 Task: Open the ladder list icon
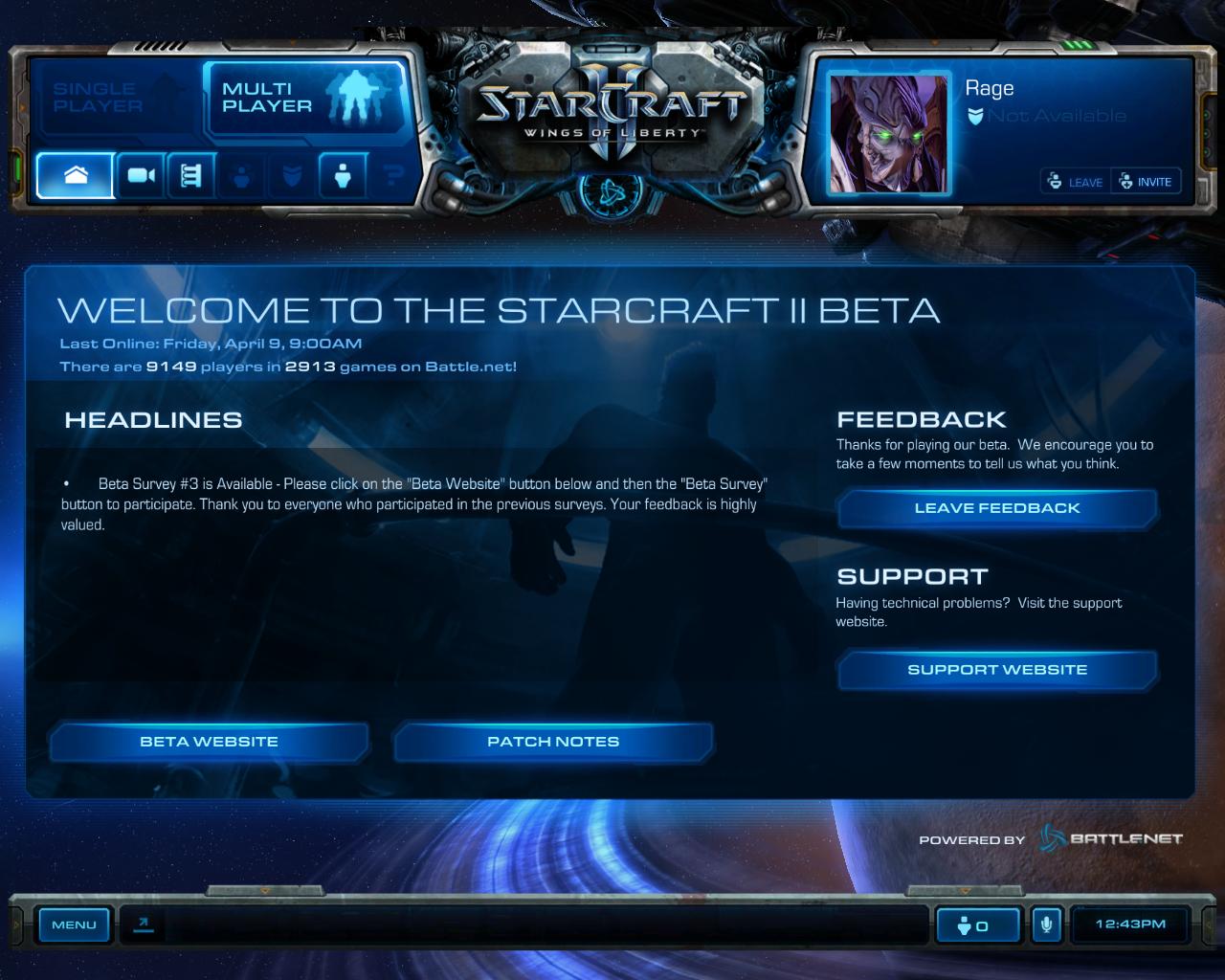click(x=191, y=176)
